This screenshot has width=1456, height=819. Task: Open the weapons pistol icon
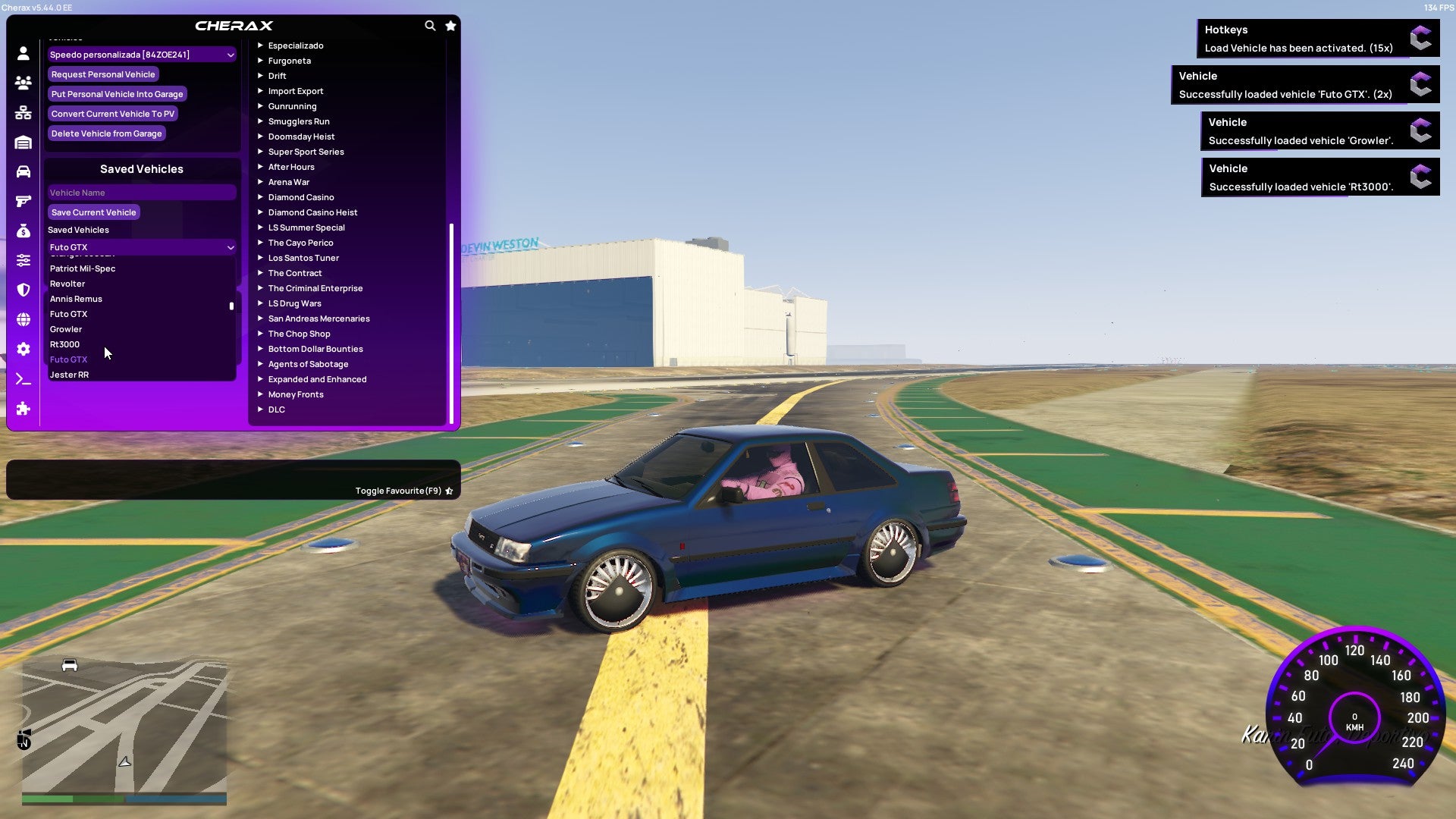coord(23,199)
